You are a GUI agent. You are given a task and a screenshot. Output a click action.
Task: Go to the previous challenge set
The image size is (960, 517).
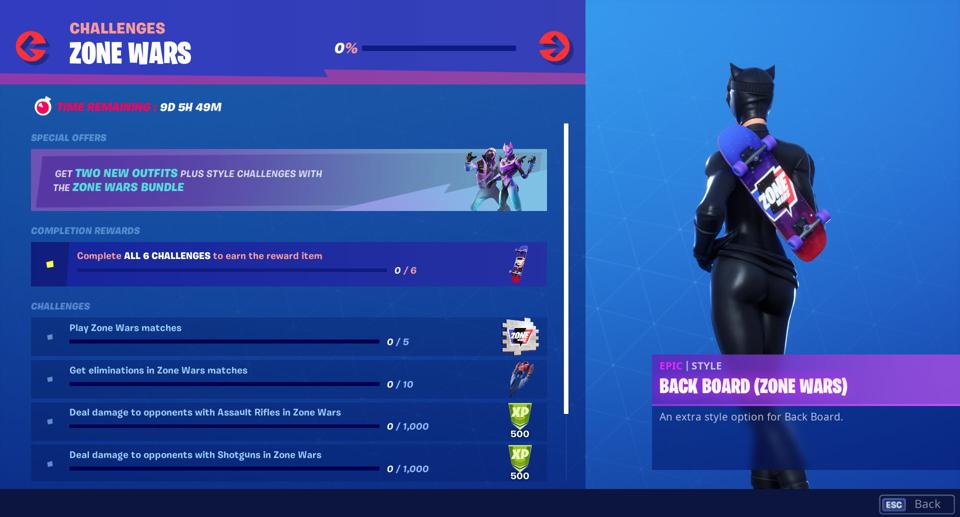[x=32, y=45]
